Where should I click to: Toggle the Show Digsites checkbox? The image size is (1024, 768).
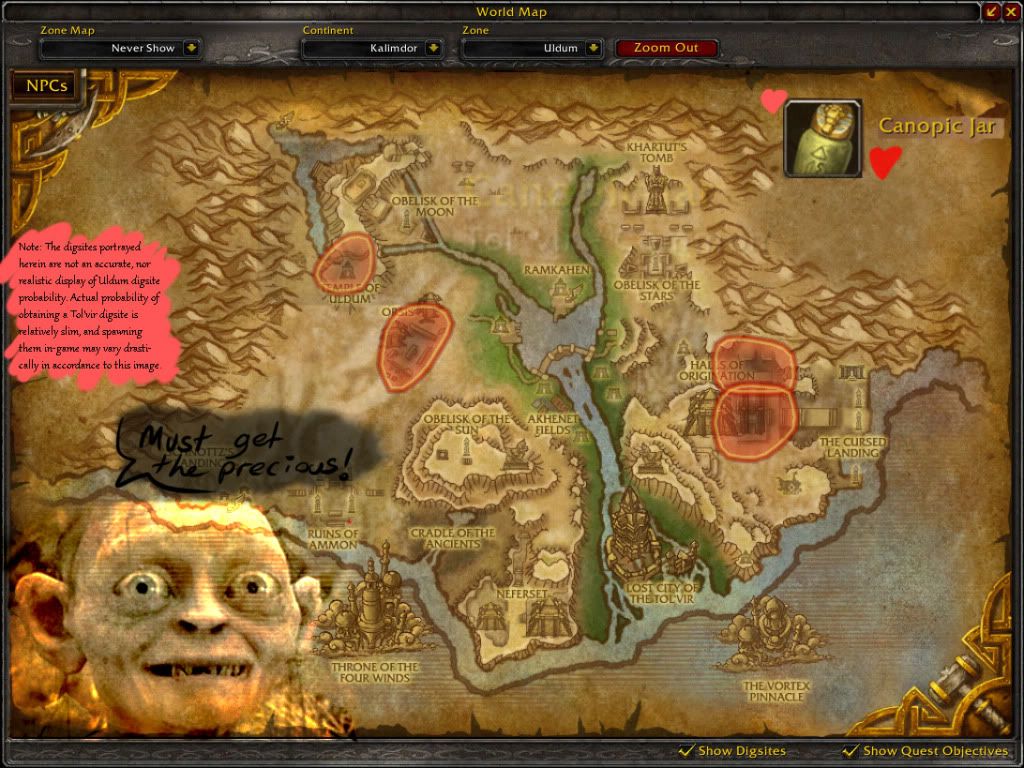point(686,751)
